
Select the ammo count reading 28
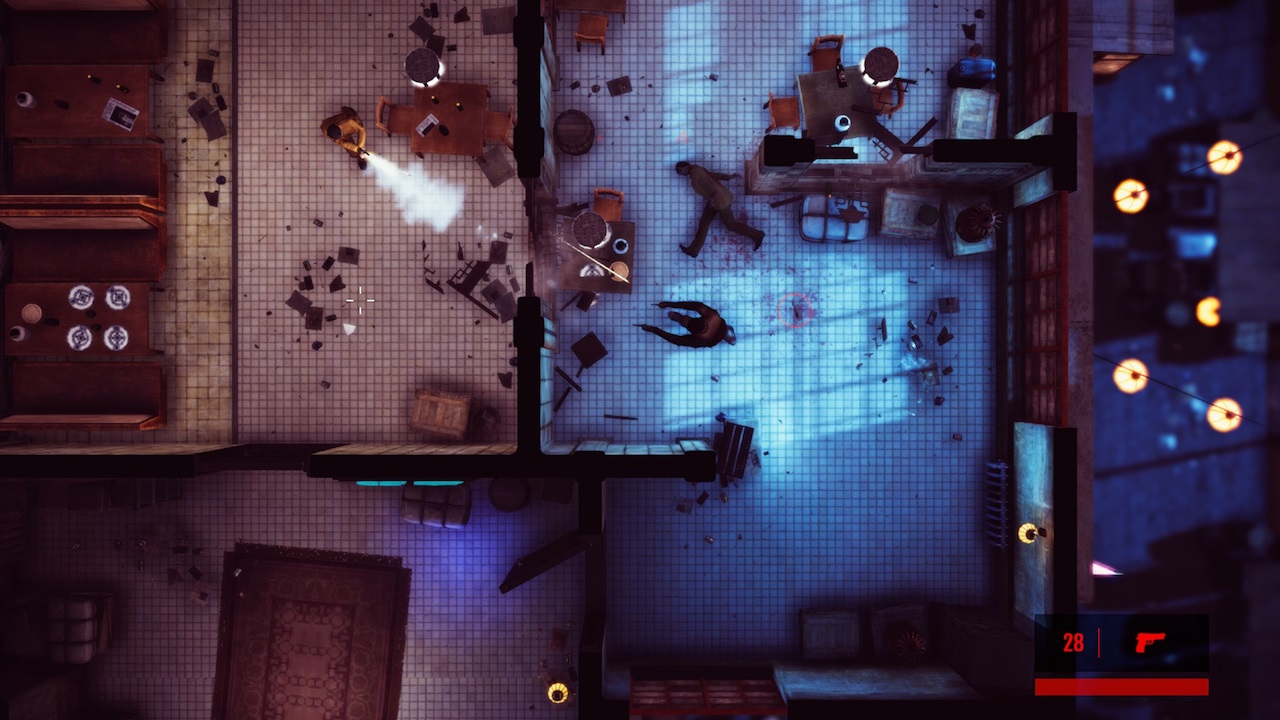(x=1074, y=644)
